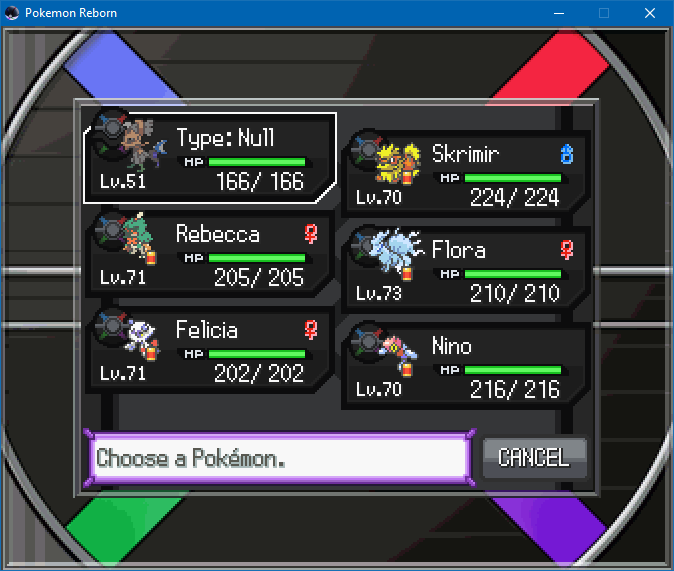Select Nino's party slot

[x=466, y=366]
